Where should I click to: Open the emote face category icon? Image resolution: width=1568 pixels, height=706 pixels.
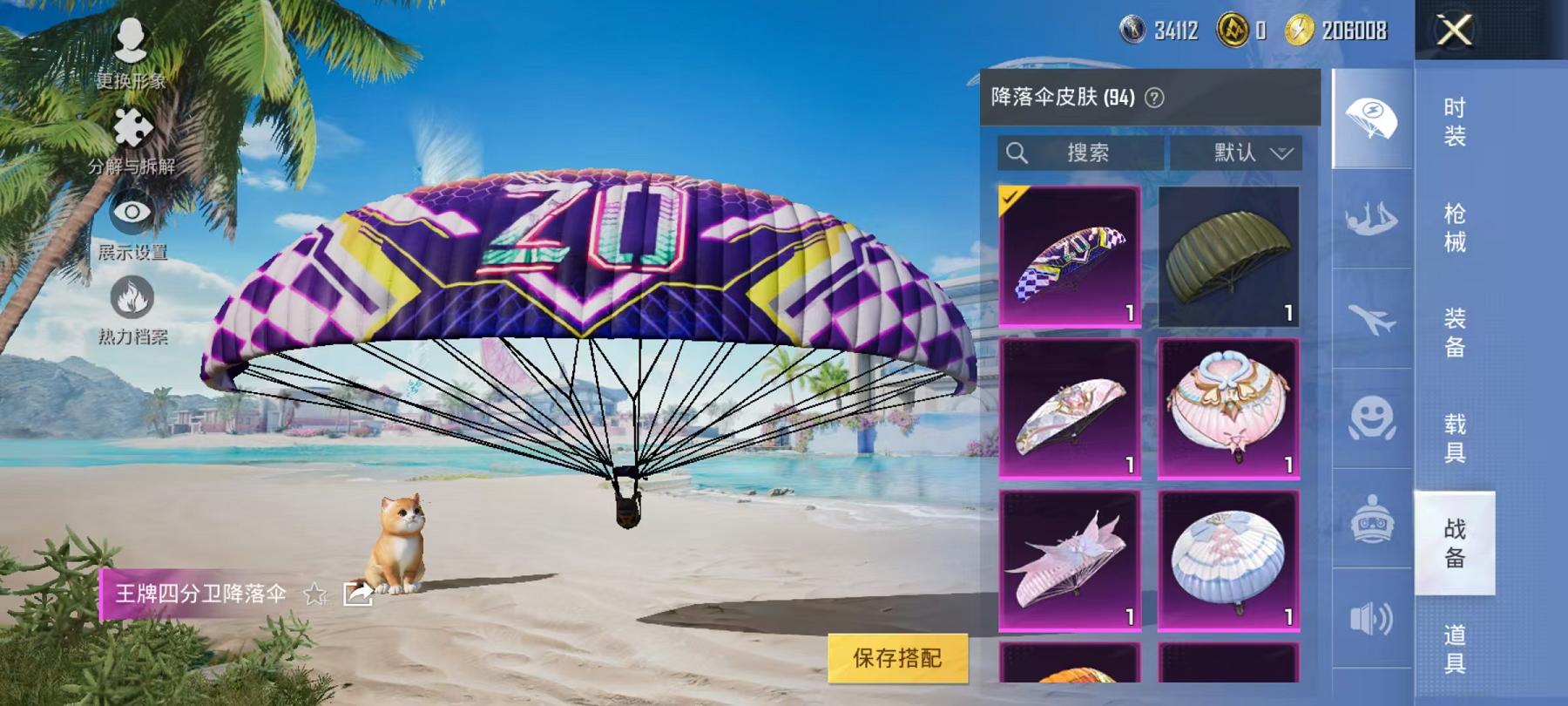tap(1372, 418)
